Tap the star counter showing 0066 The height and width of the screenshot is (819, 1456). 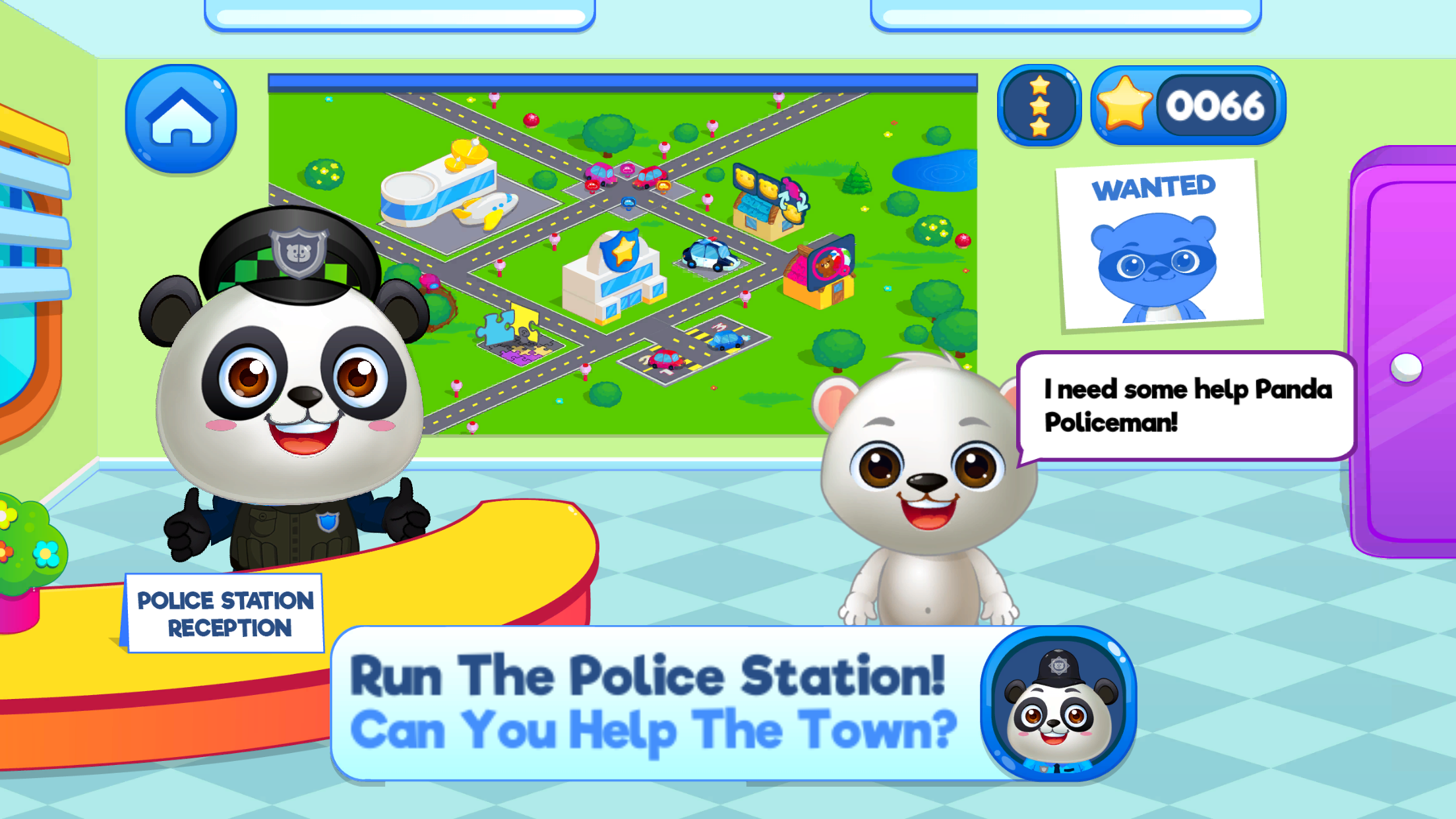click(x=1187, y=104)
